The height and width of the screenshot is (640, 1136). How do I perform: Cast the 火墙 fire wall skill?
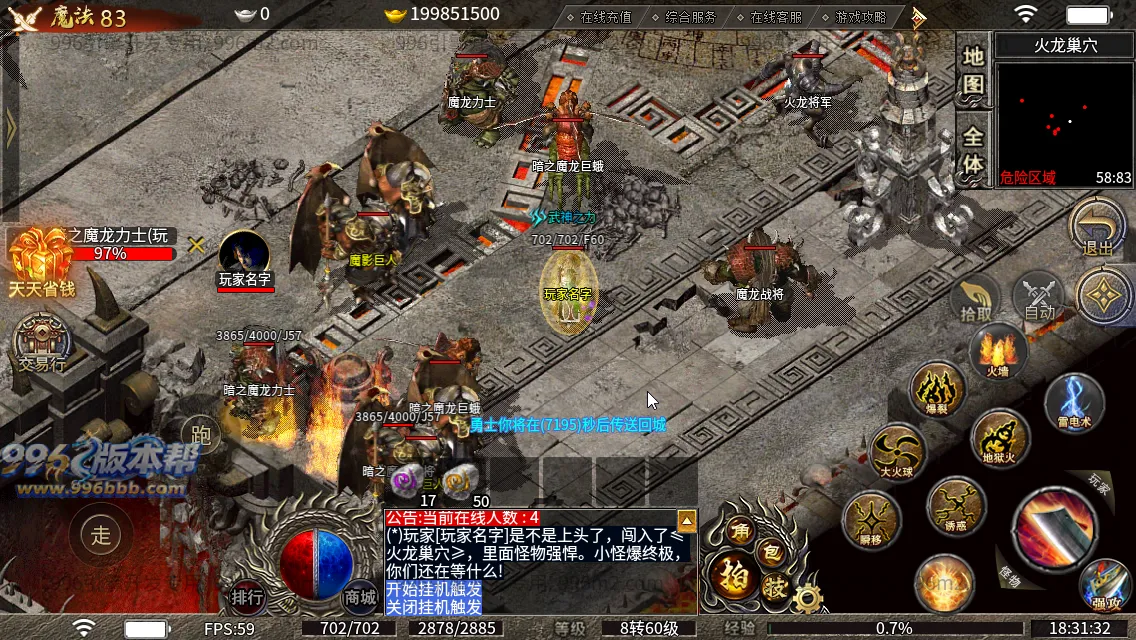(x=997, y=354)
